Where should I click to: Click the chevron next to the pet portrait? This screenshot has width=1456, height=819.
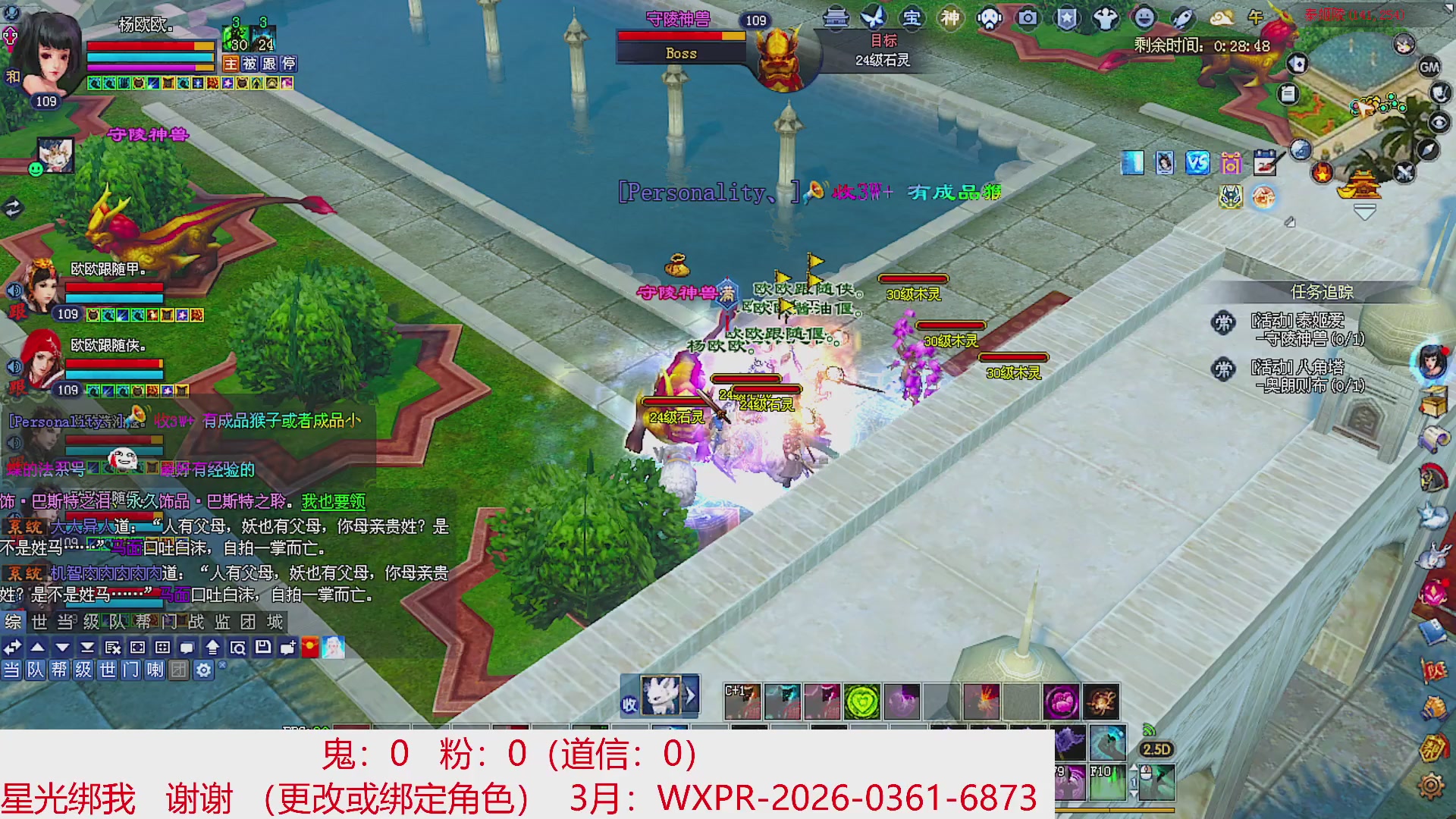point(691,695)
